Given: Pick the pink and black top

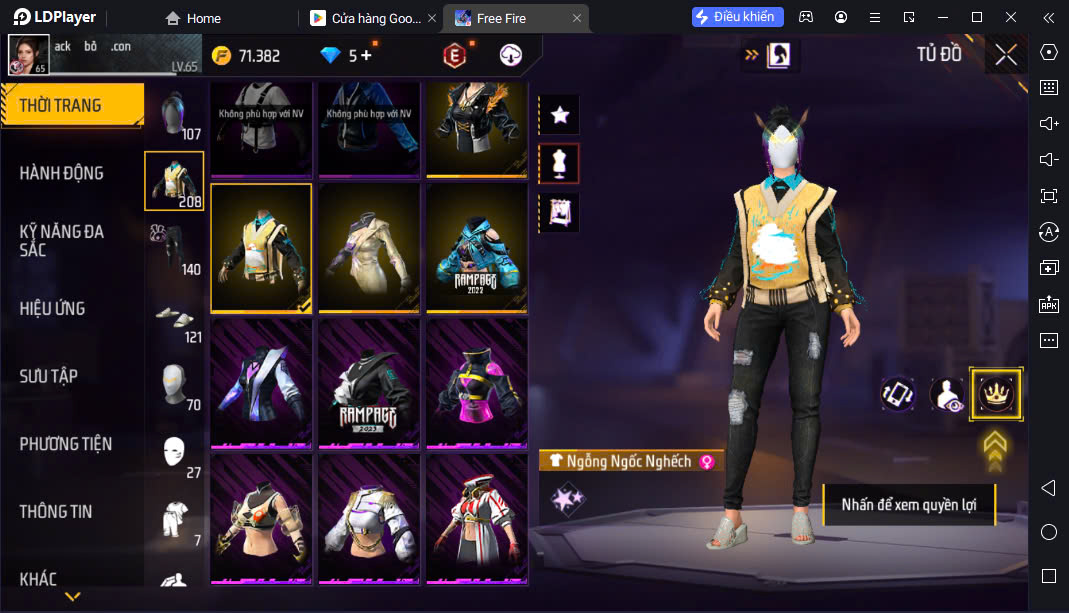Looking at the screenshot, I should [476, 384].
